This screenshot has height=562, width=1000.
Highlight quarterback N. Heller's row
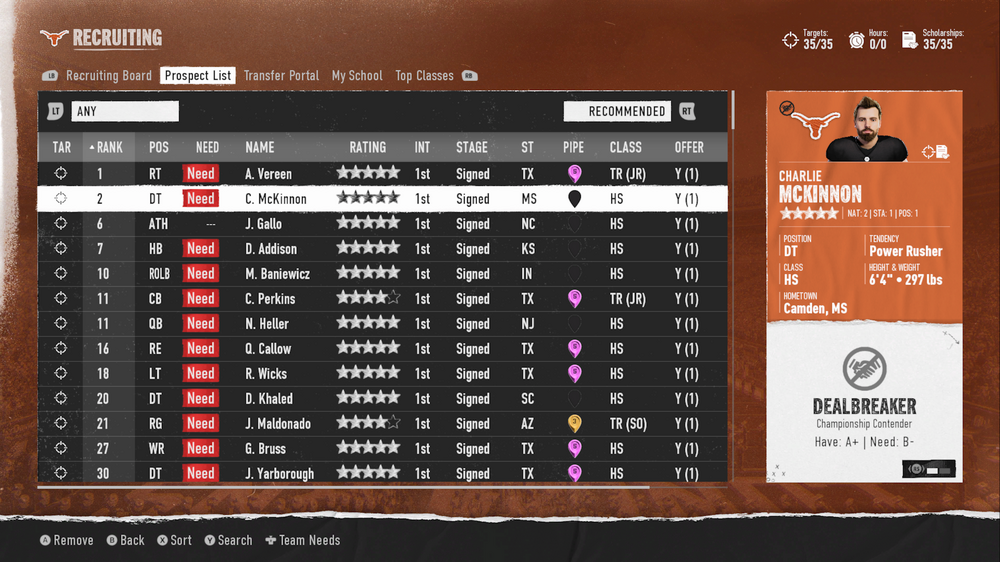266,324
